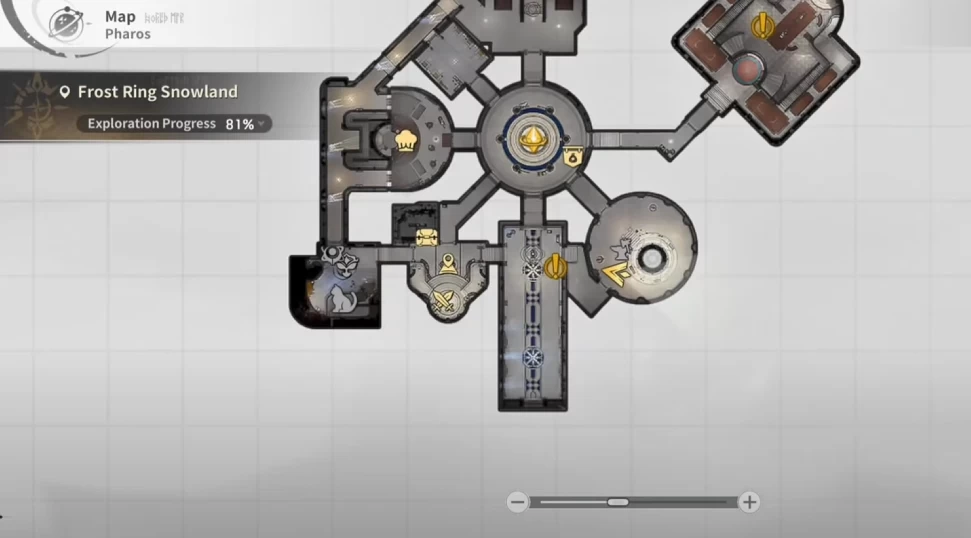
Task: Click the Frost Ring Snowland area label
Action: point(157,92)
